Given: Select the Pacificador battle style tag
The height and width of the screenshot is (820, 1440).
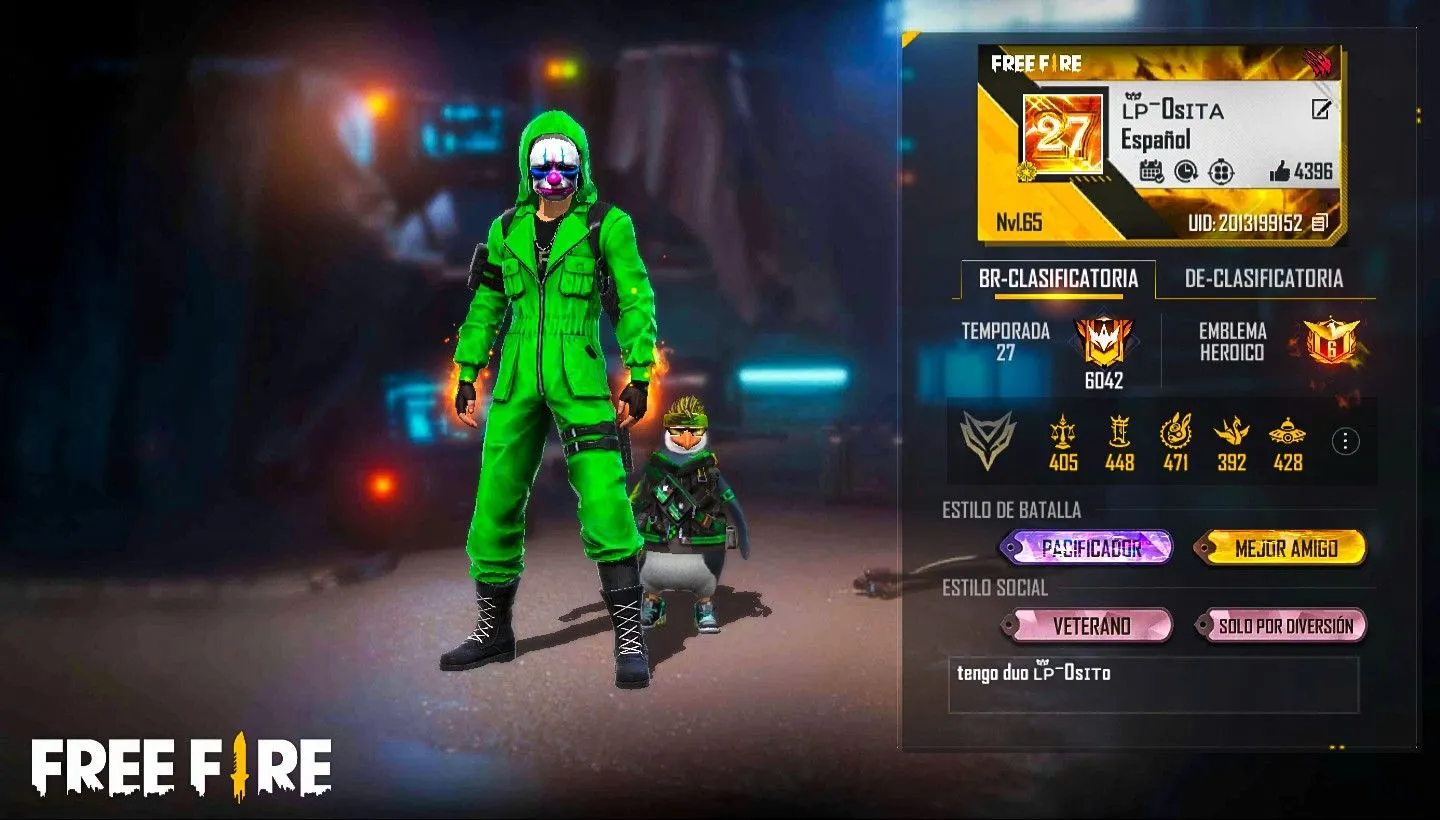Looking at the screenshot, I should [x=1088, y=548].
